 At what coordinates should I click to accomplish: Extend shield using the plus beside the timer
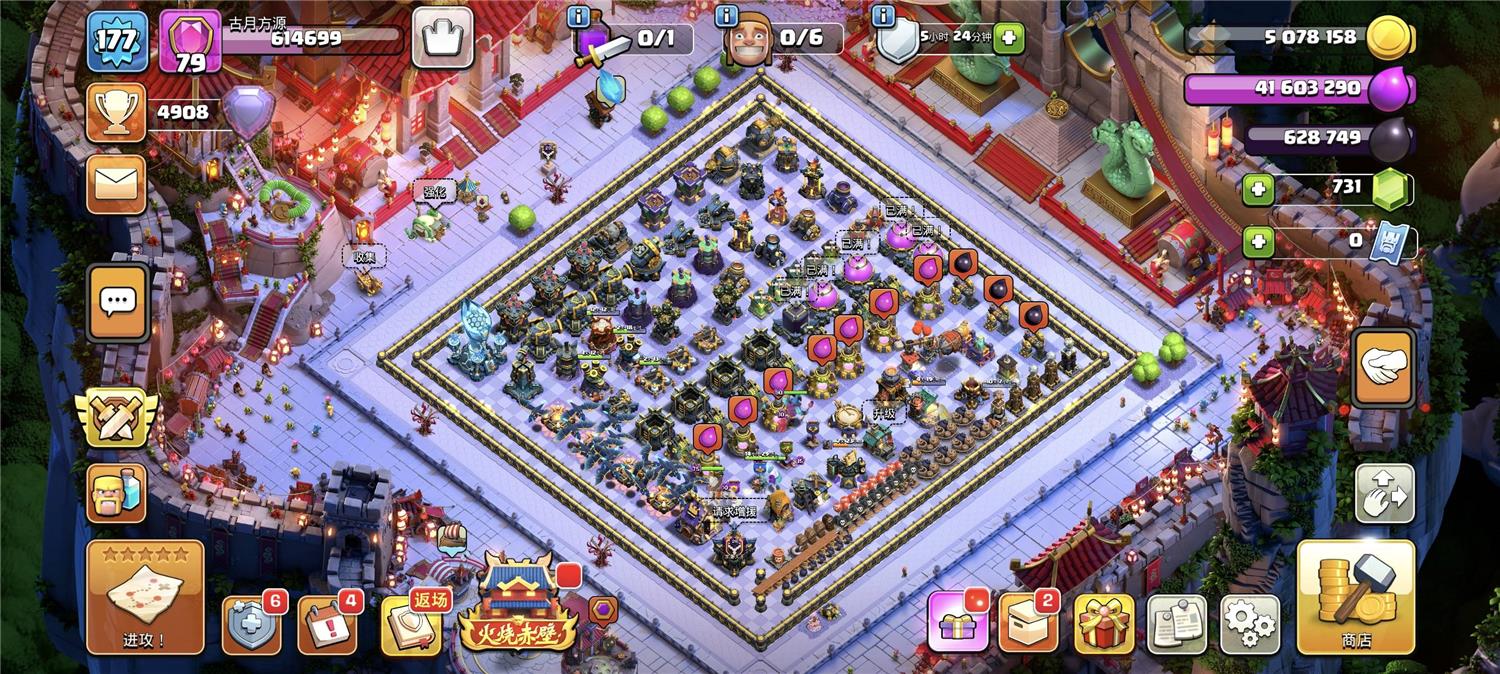pyautogui.click(x=1008, y=38)
